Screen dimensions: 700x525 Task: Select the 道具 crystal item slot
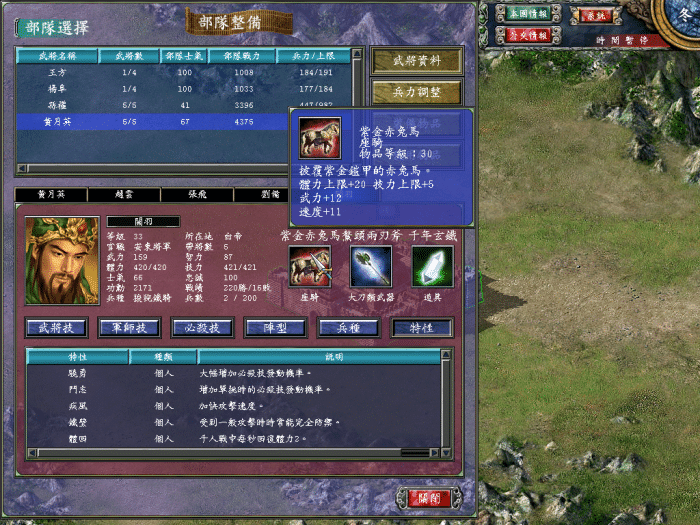(x=432, y=266)
